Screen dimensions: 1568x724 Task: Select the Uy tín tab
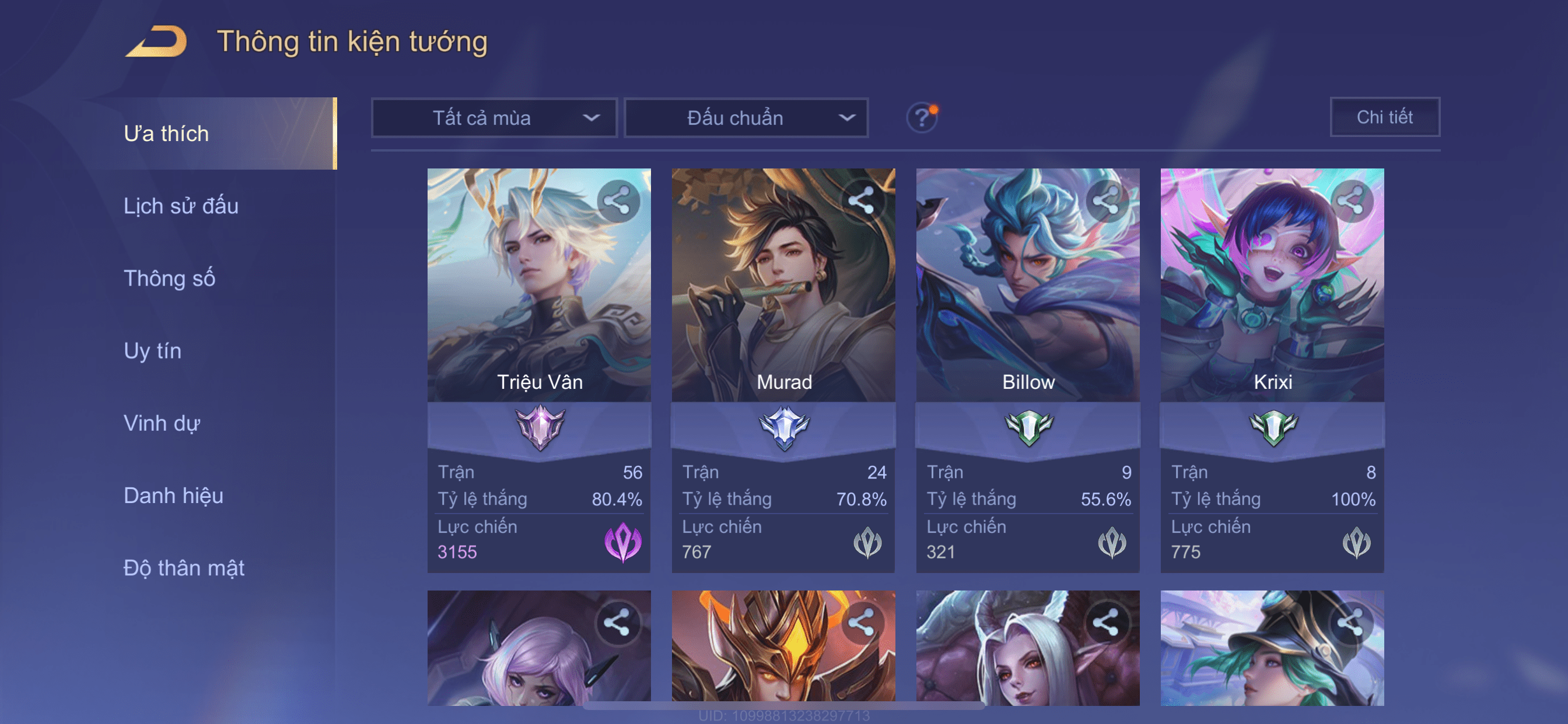(152, 351)
